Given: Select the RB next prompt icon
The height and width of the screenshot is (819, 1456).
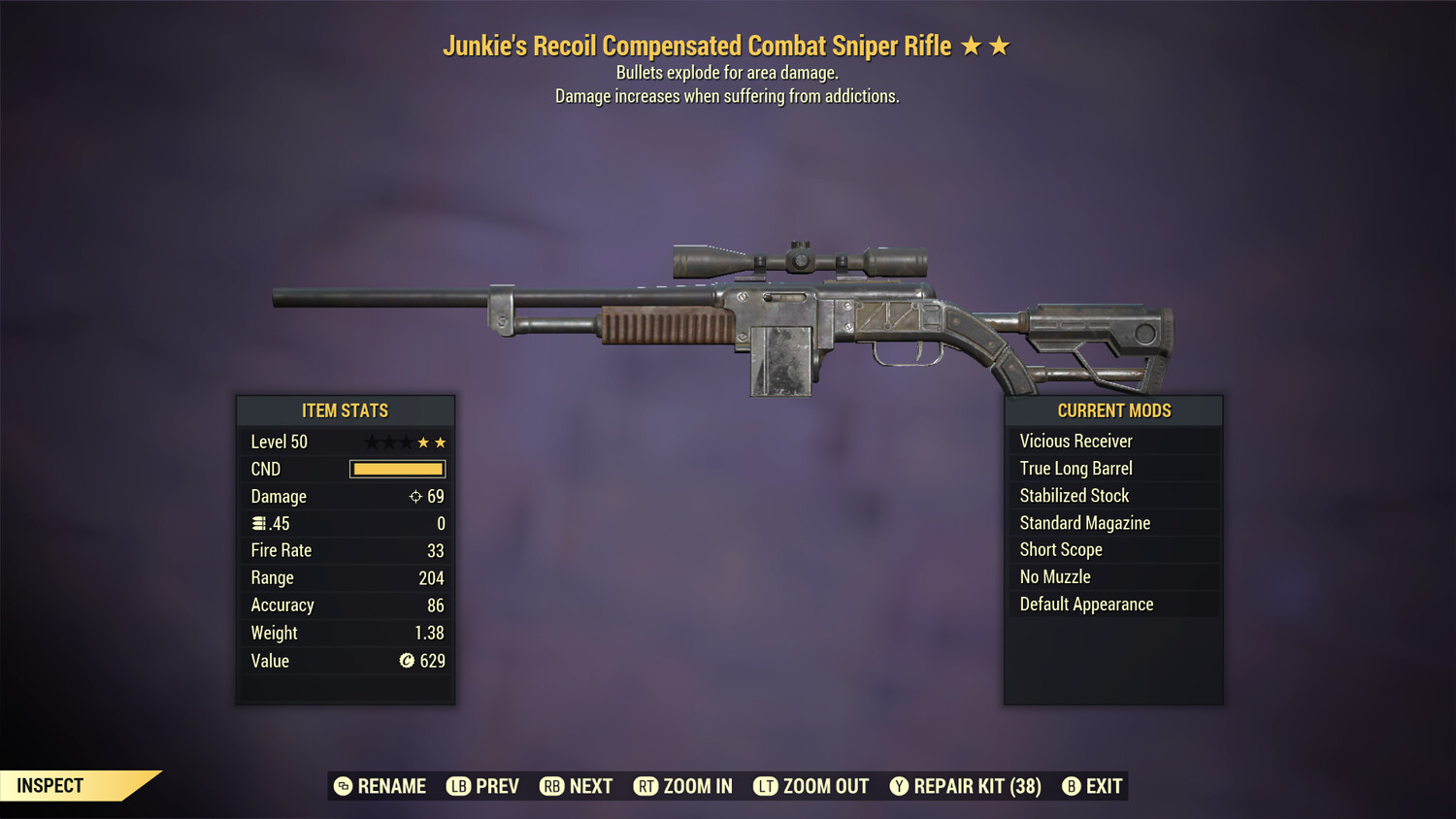Looking at the screenshot, I should (553, 786).
